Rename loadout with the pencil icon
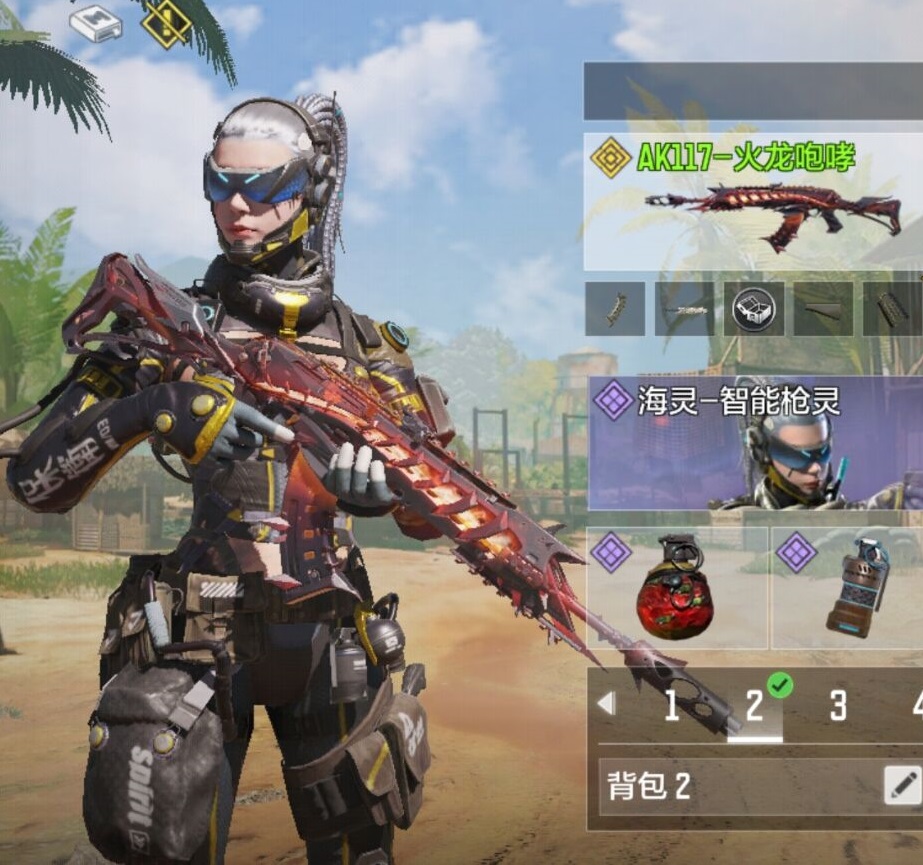Screen dimensions: 923x865 click(902, 786)
